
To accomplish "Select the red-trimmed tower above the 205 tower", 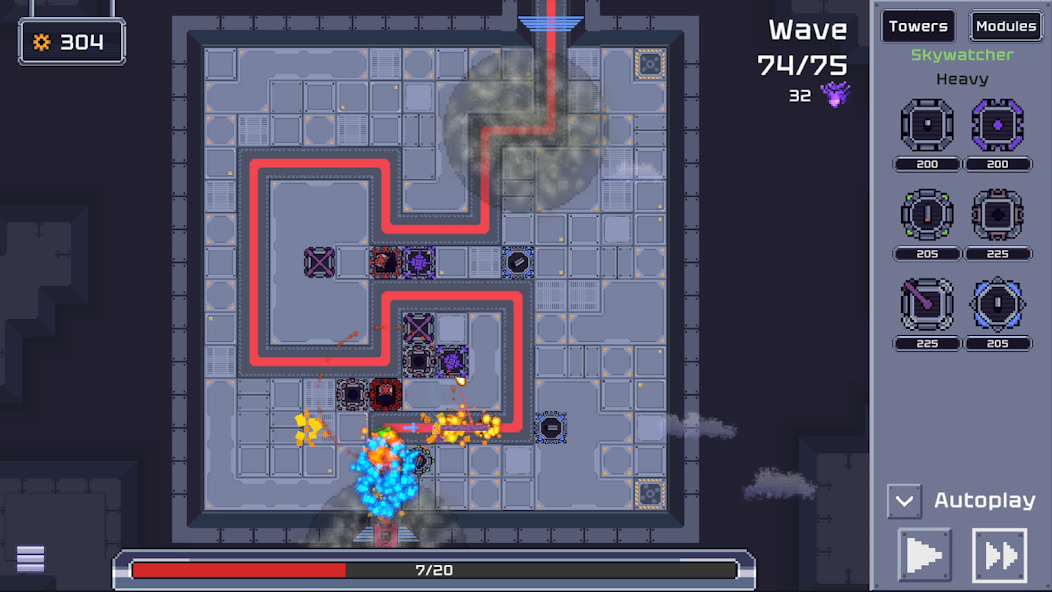I will [x=997, y=215].
